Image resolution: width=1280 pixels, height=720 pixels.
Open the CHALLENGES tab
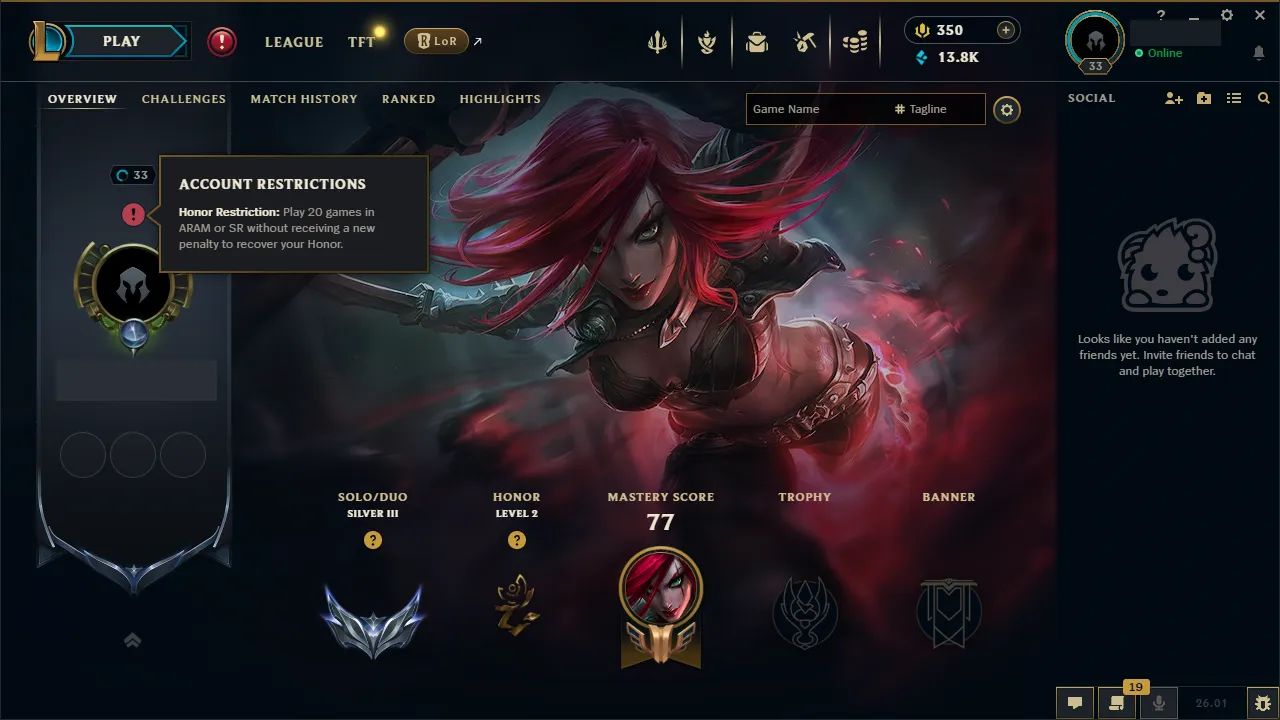click(183, 98)
